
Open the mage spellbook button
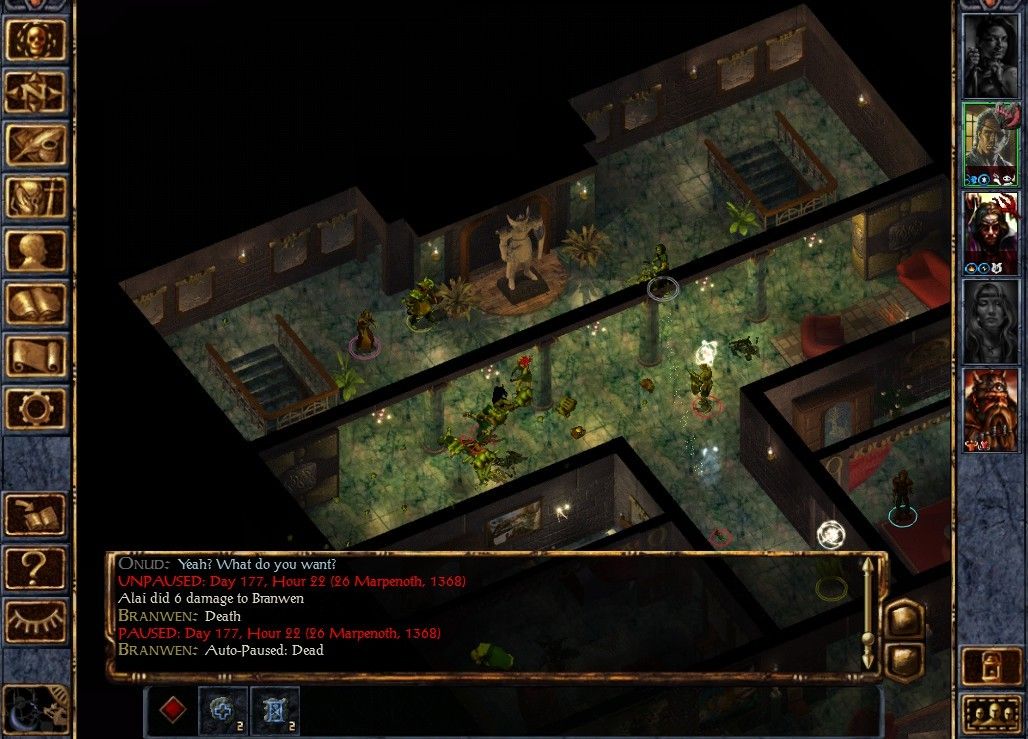tap(36, 303)
